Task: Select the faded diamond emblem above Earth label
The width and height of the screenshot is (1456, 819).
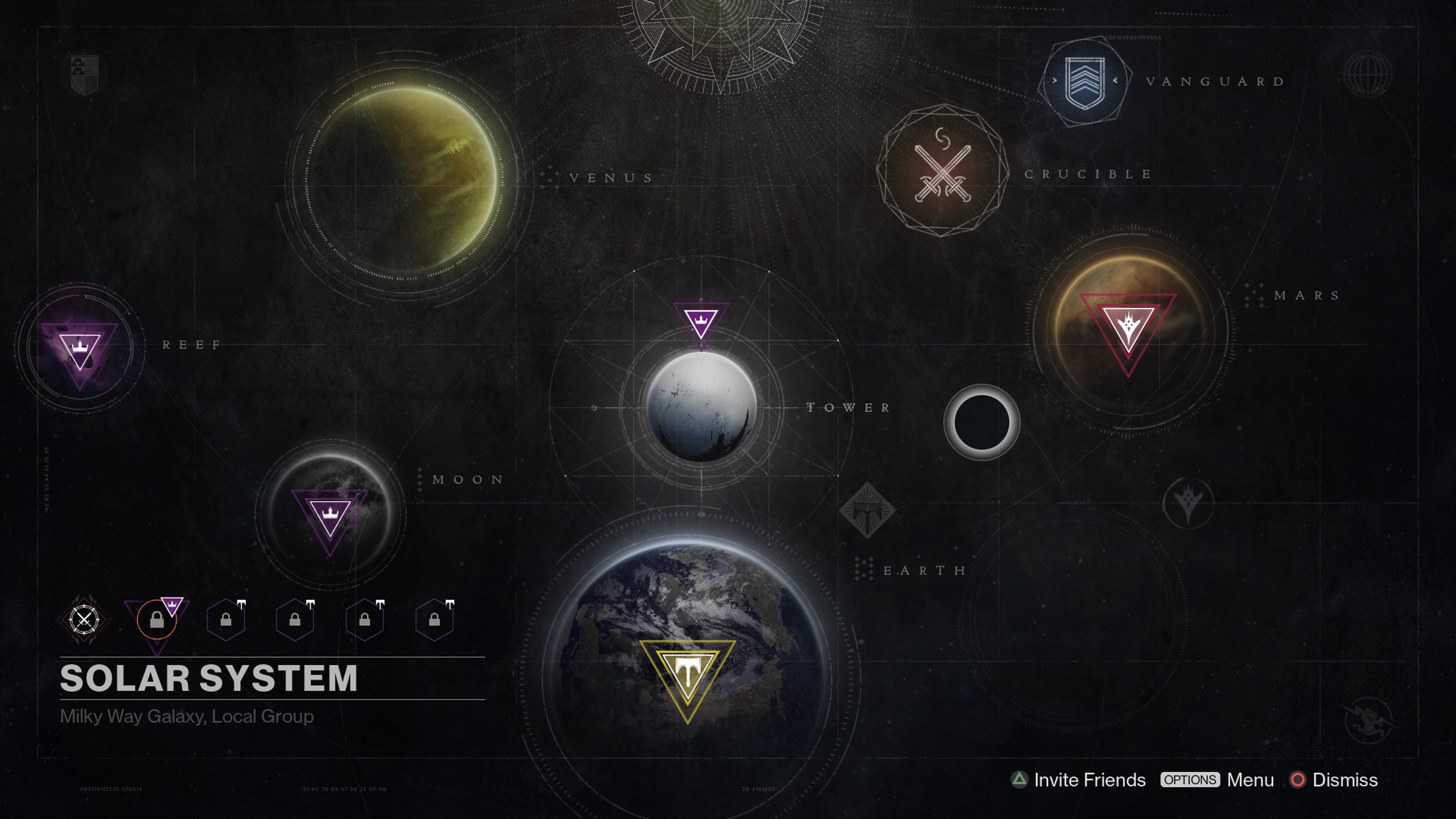Action: [x=867, y=510]
